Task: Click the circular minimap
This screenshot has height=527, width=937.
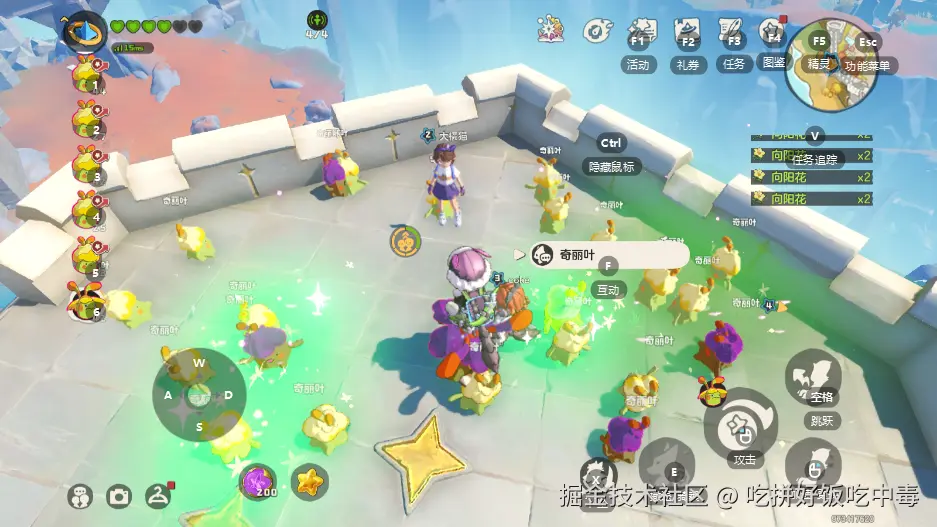Action: tap(831, 67)
